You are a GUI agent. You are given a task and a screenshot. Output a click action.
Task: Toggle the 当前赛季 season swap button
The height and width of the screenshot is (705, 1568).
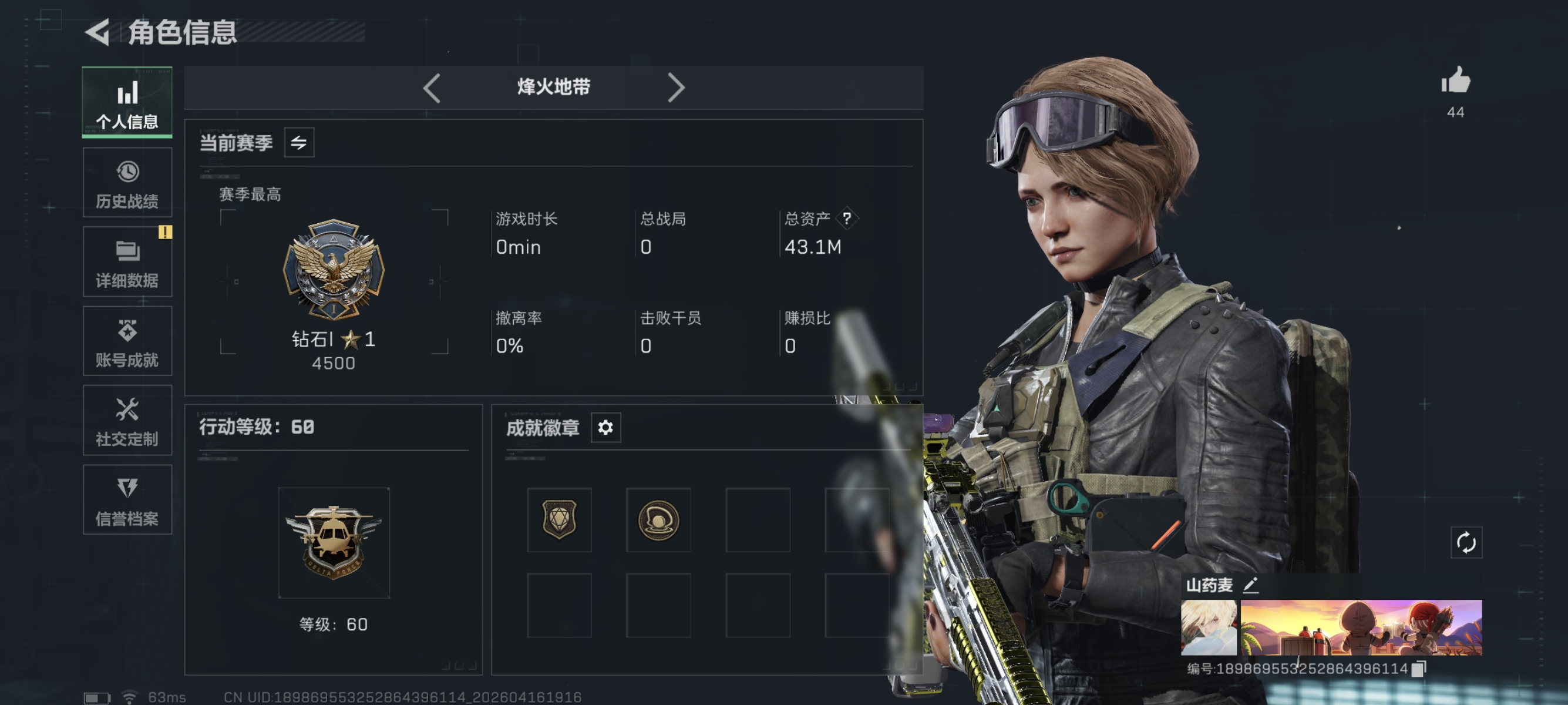(x=299, y=143)
